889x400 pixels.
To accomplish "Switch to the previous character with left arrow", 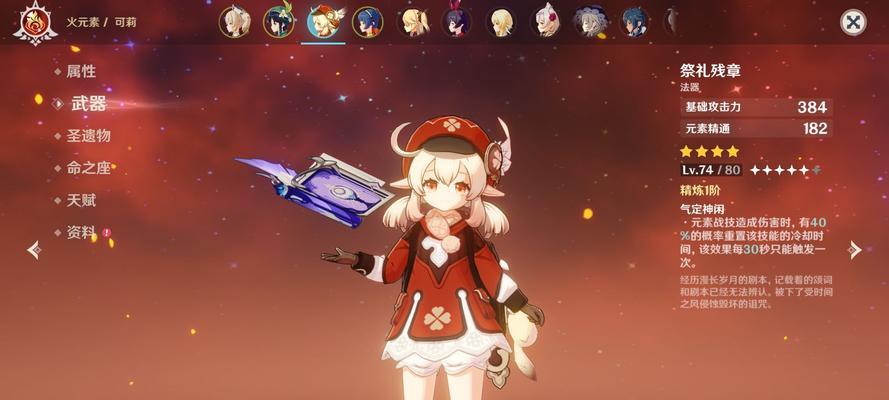I will click(34, 250).
